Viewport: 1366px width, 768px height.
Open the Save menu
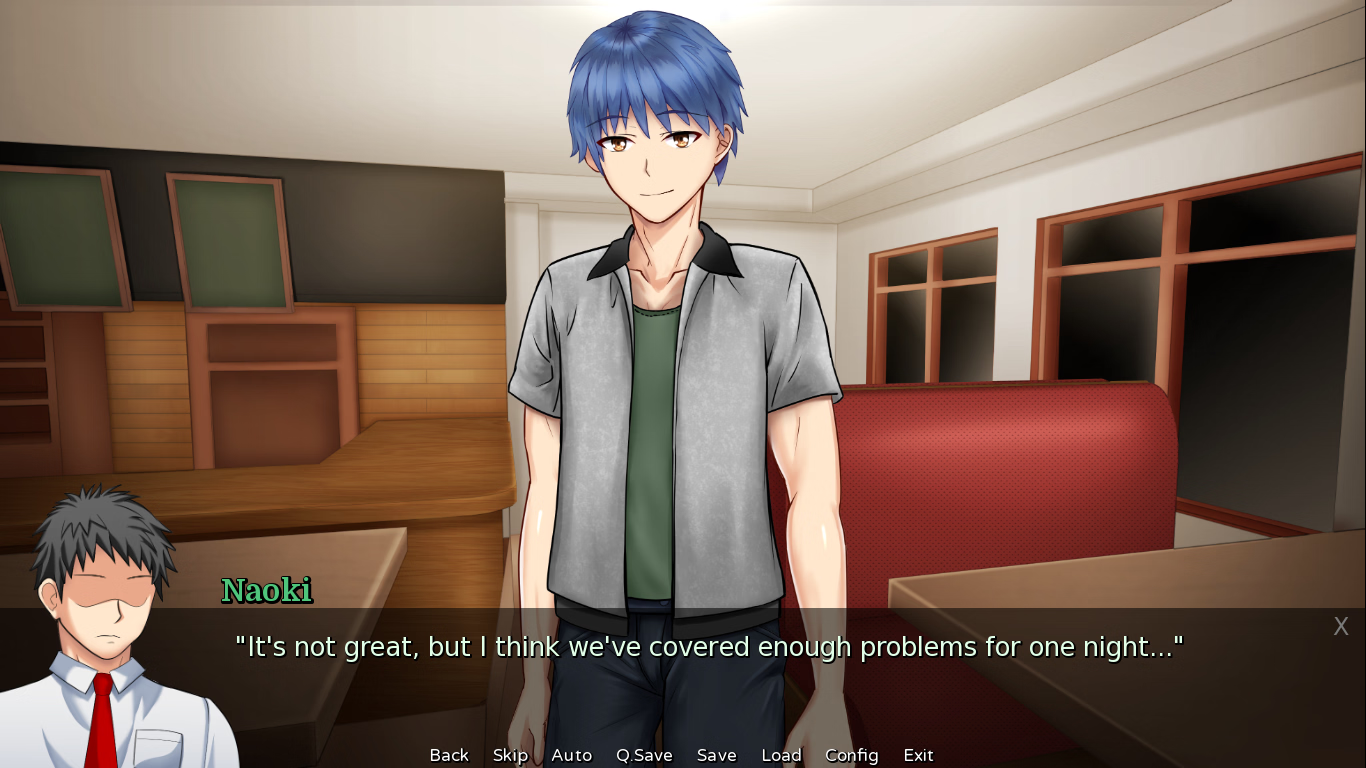click(716, 755)
